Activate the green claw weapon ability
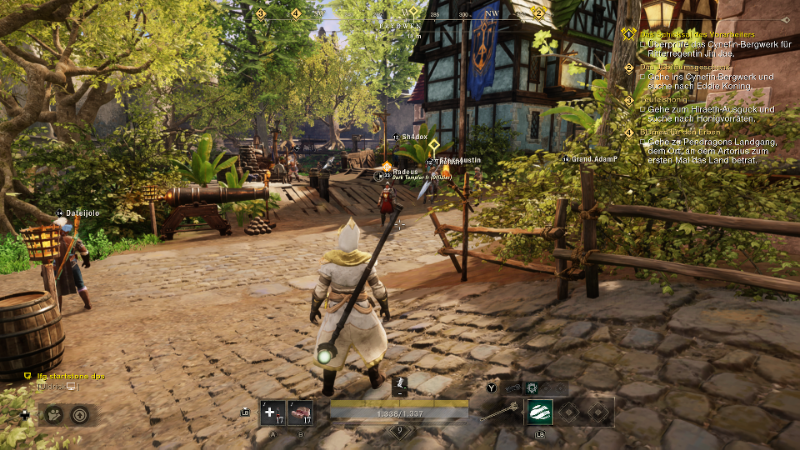The image size is (800, 450). point(540,412)
